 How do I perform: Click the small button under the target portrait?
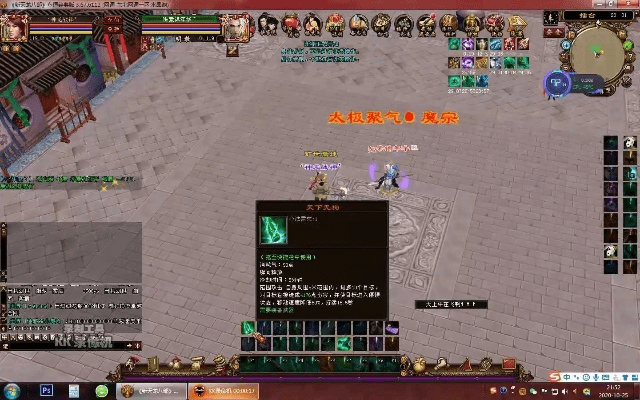tap(232, 49)
